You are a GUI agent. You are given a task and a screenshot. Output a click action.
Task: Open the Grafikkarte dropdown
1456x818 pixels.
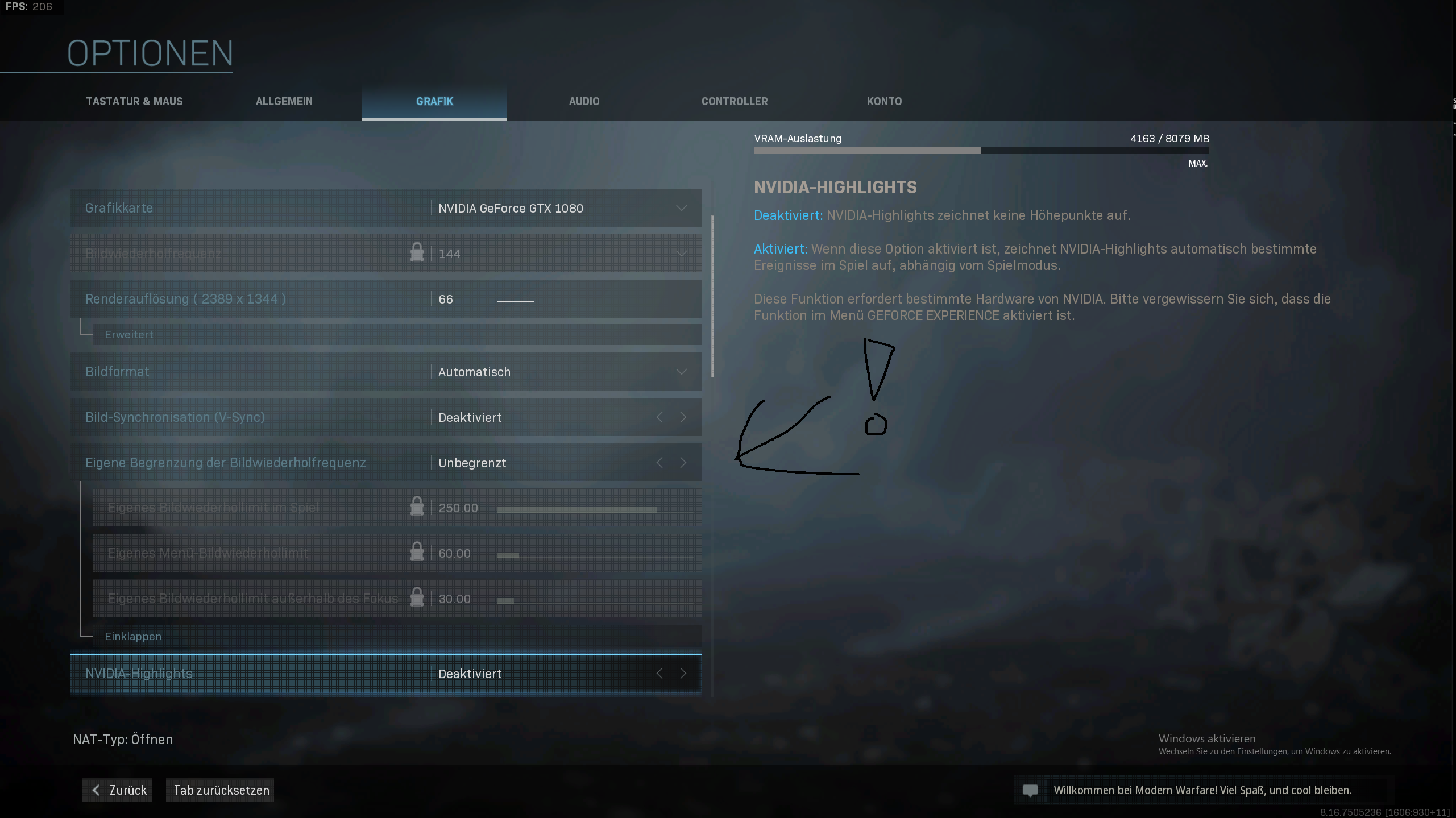(681, 207)
